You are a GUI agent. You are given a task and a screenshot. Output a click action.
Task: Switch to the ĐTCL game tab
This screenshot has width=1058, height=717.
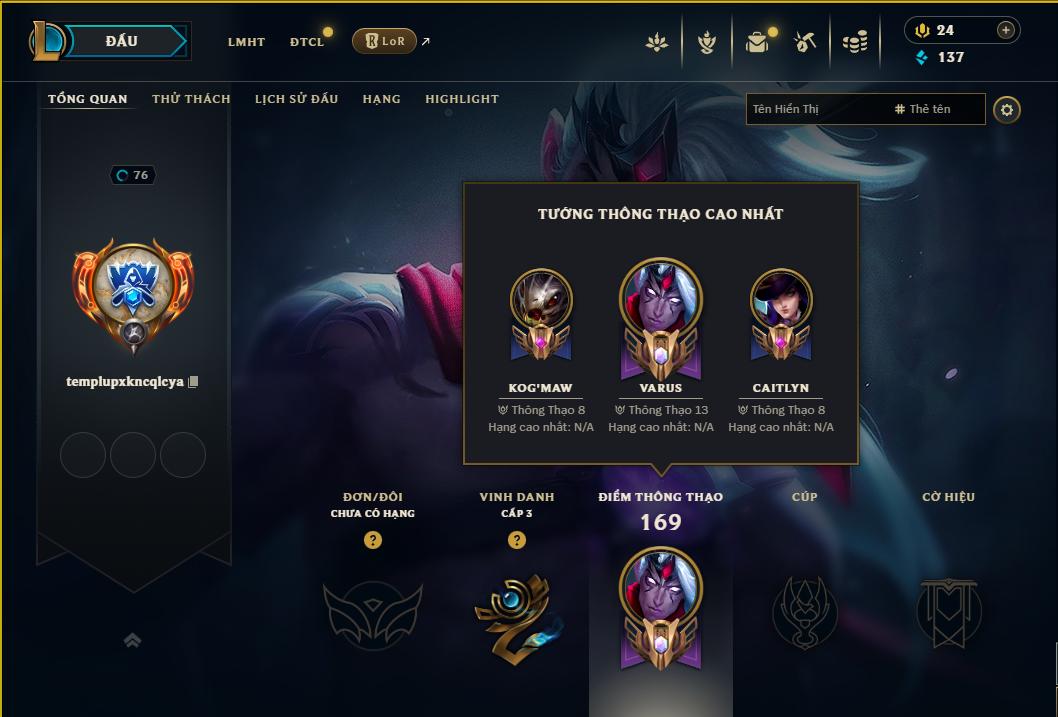(x=307, y=42)
